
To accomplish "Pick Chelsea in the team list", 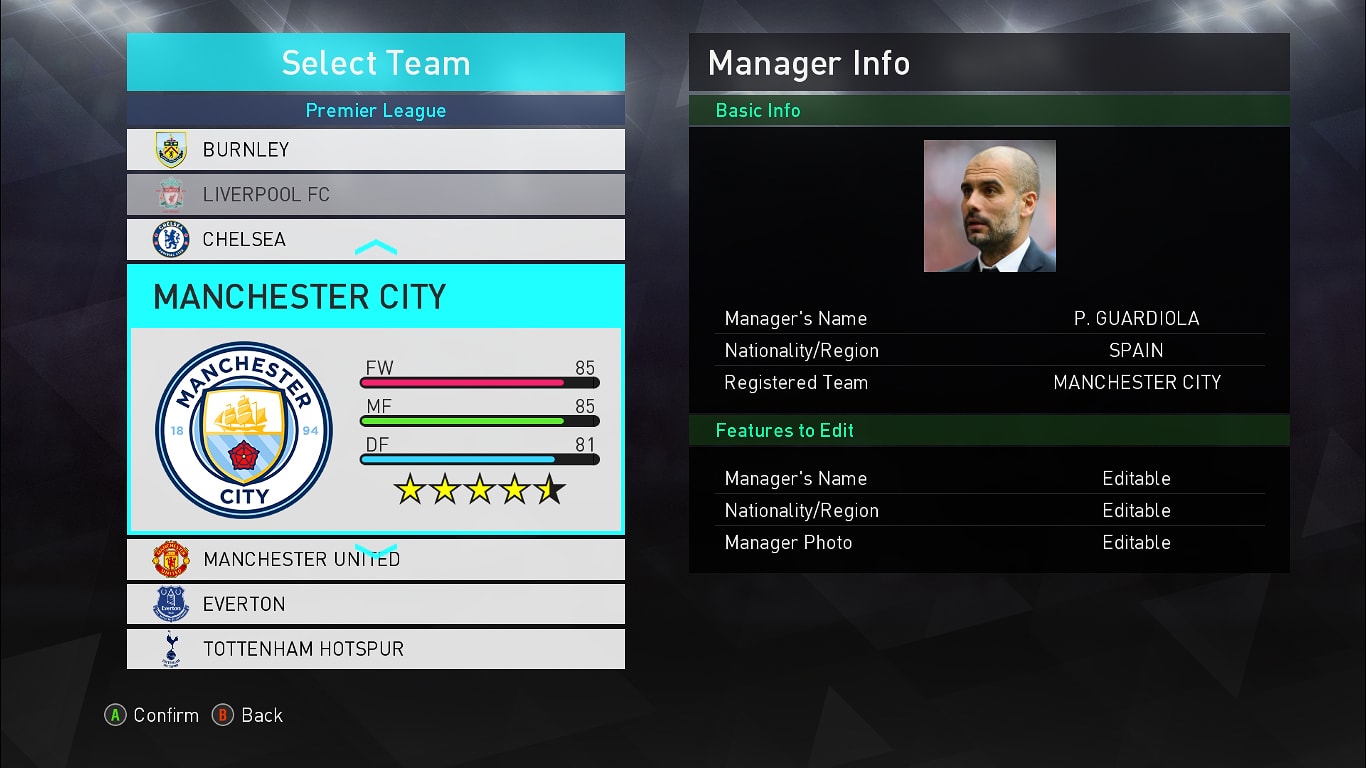I will (375, 239).
